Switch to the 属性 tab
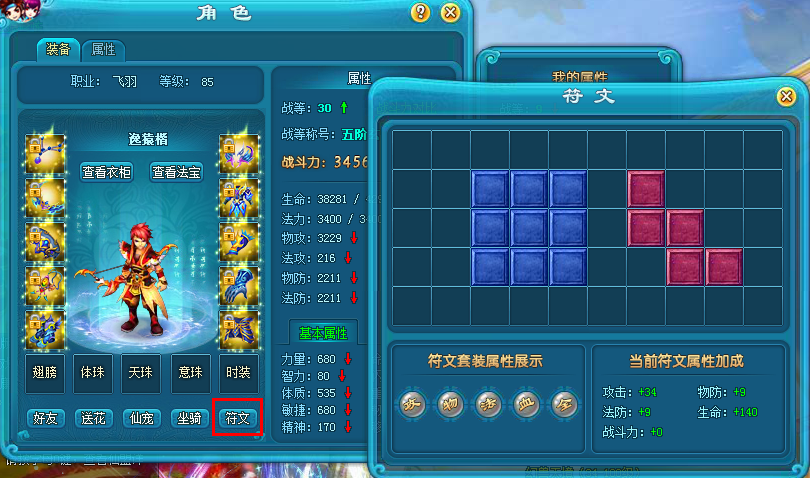The width and height of the screenshot is (810, 478). (103, 49)
